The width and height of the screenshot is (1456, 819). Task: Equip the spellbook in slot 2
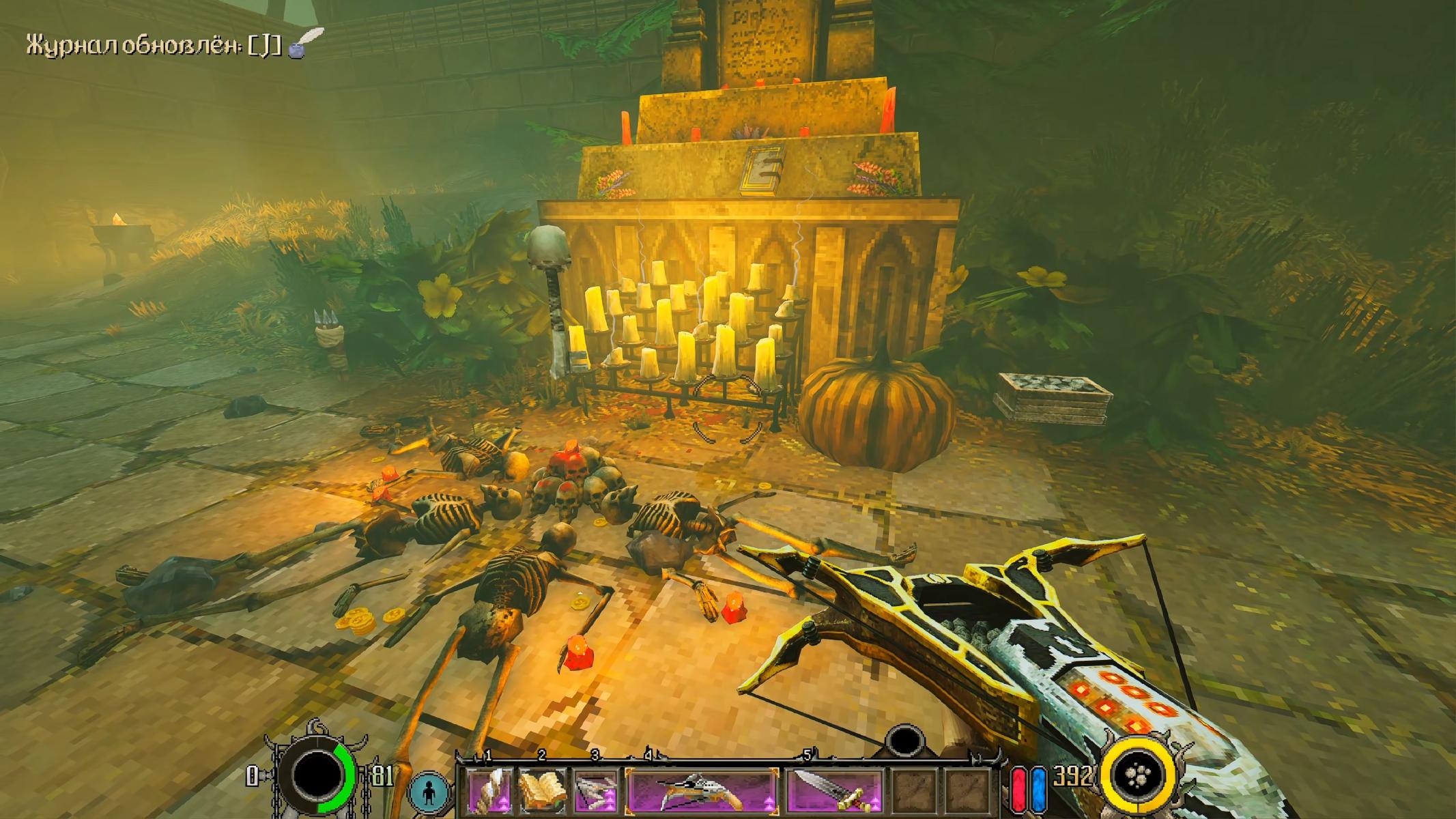click(x=543, y=791)
